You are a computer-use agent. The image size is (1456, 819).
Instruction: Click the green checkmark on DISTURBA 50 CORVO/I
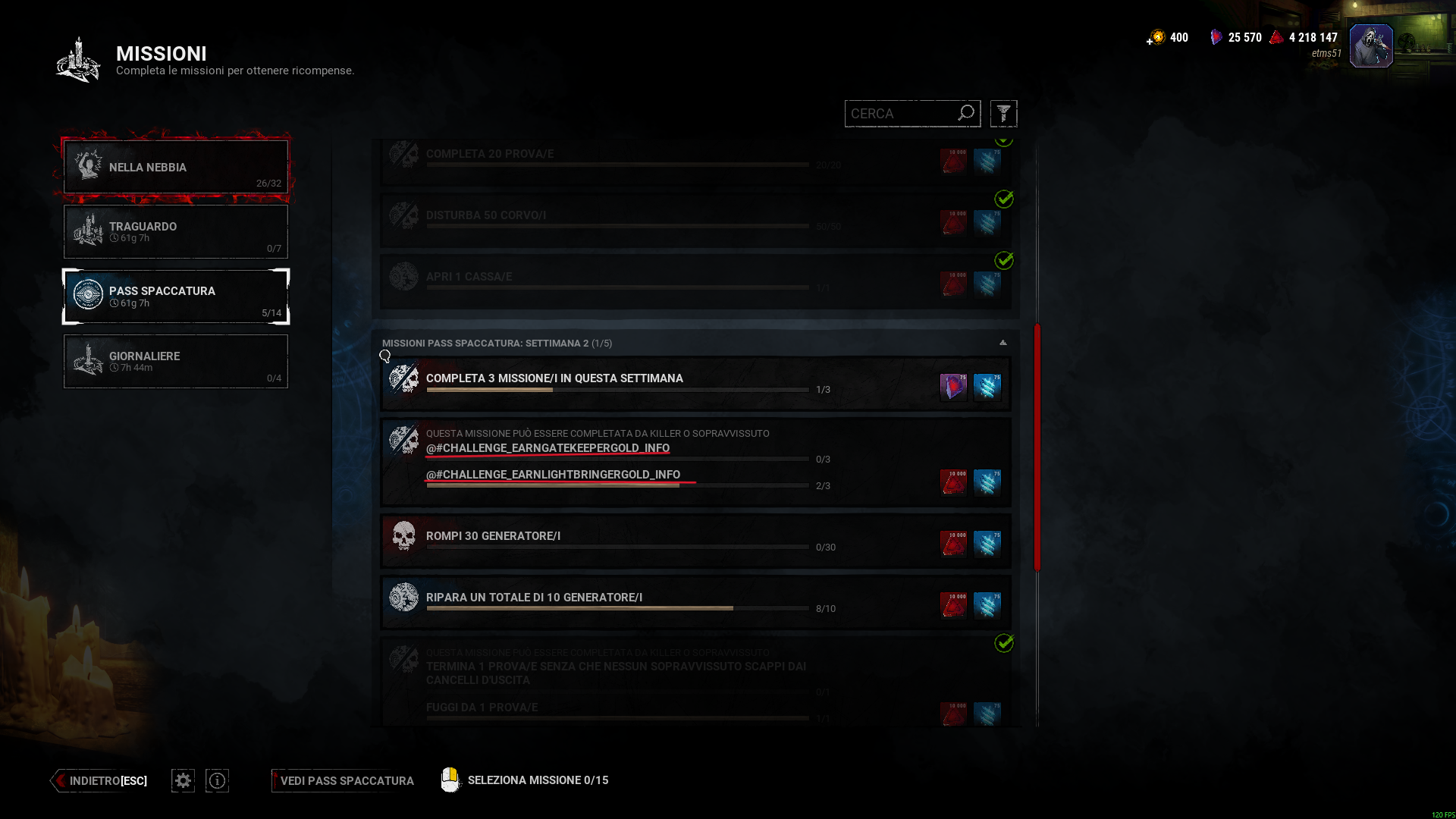(1005, 199)
